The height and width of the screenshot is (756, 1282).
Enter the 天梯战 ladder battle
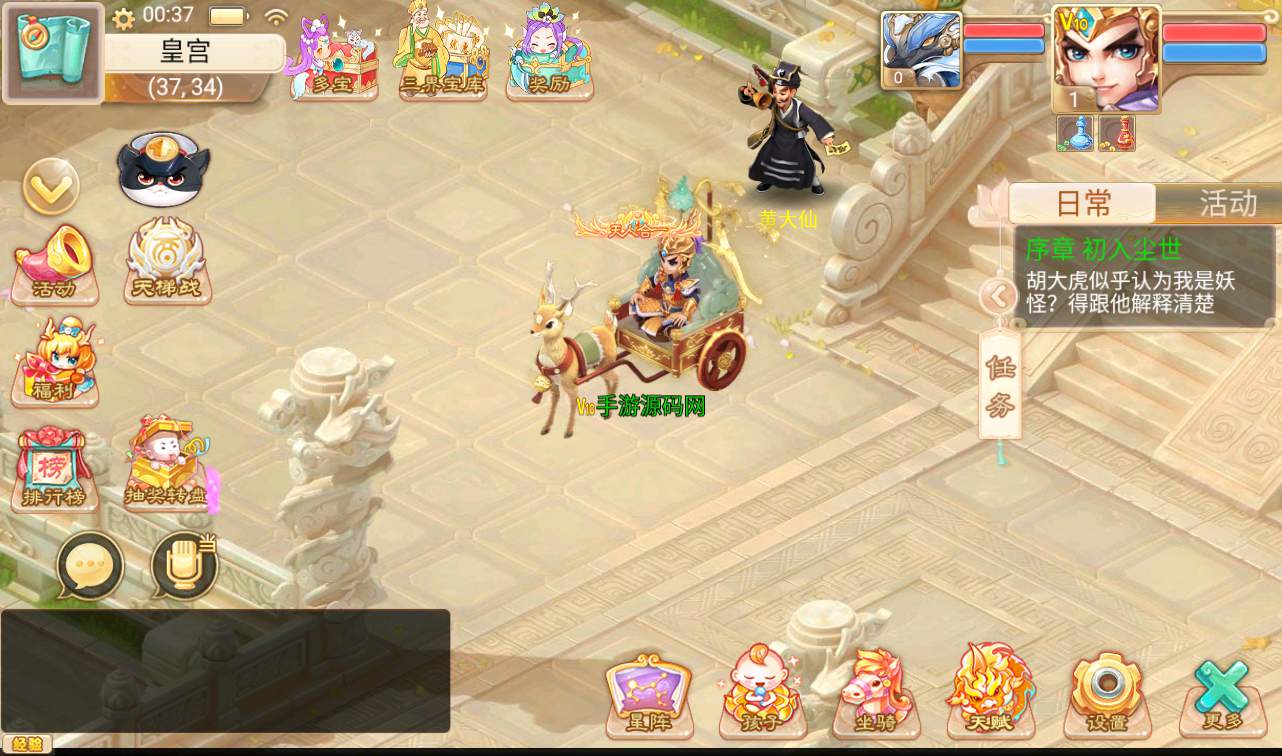pos(166,262)
